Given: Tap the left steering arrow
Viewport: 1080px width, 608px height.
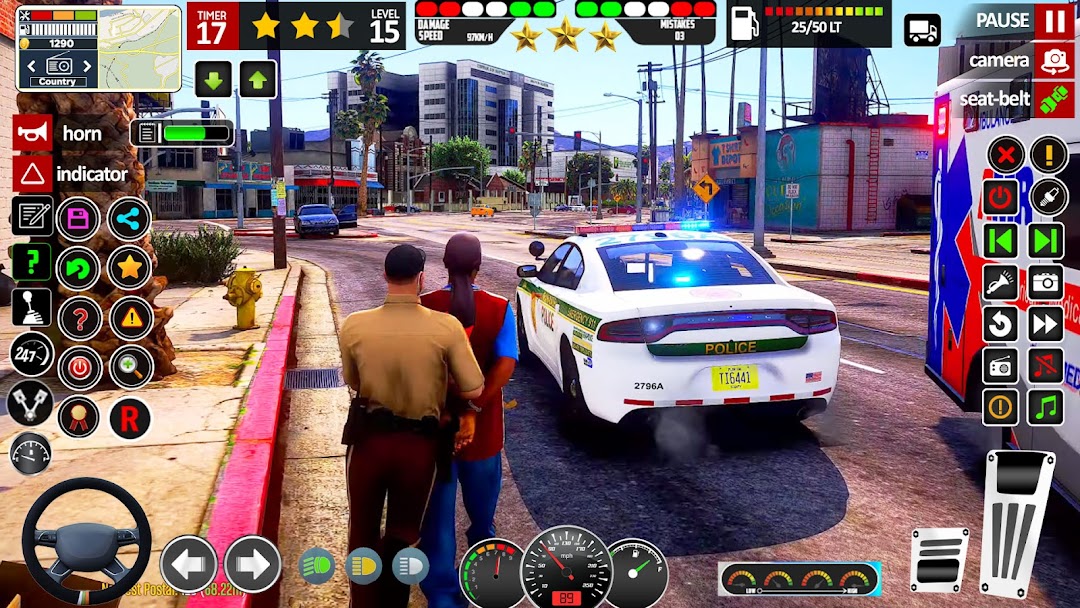Looking at the screenshot, I should (188, 564).
